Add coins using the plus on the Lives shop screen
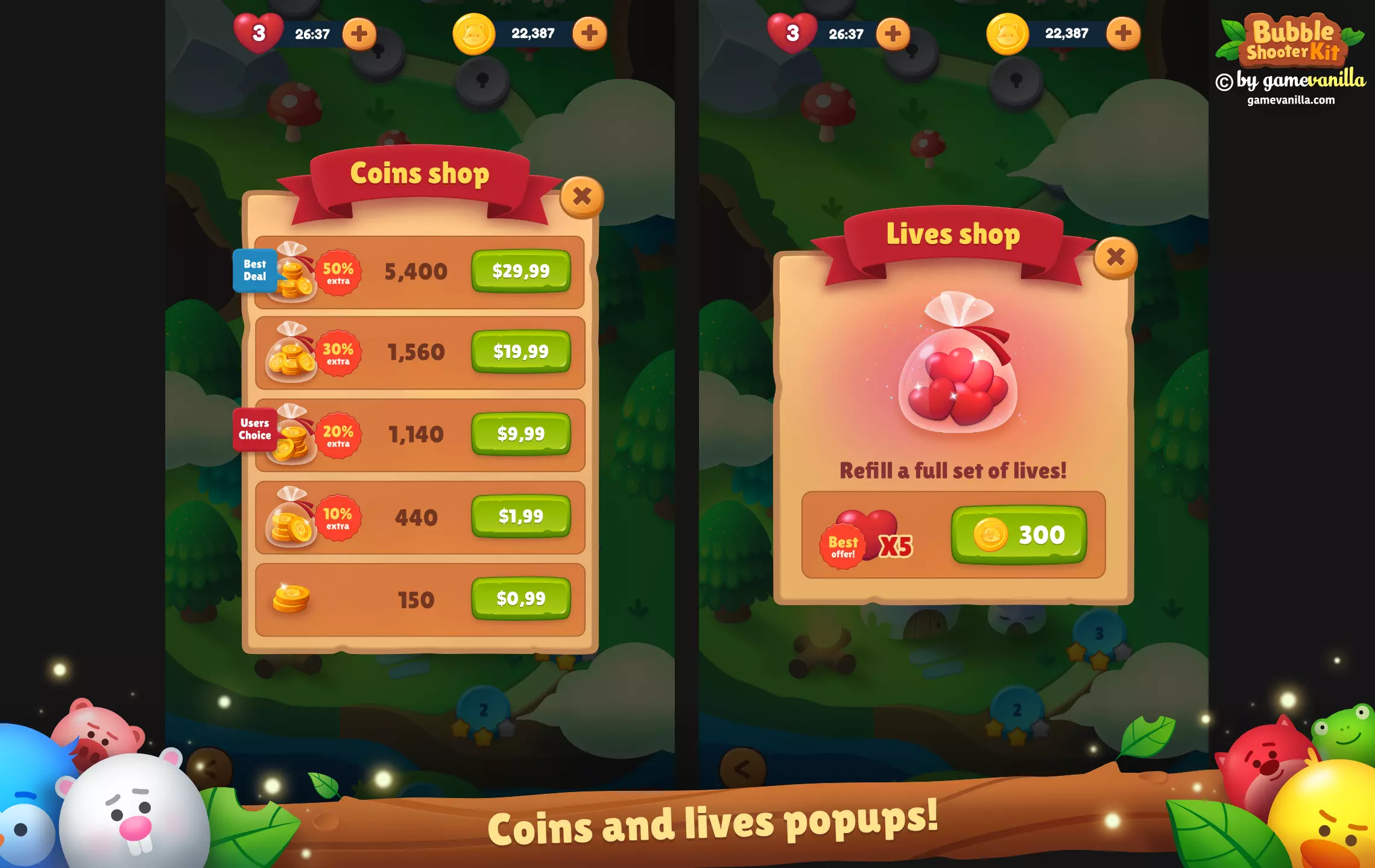This screenshot has height=868, width=1375. pos(1123,34)
